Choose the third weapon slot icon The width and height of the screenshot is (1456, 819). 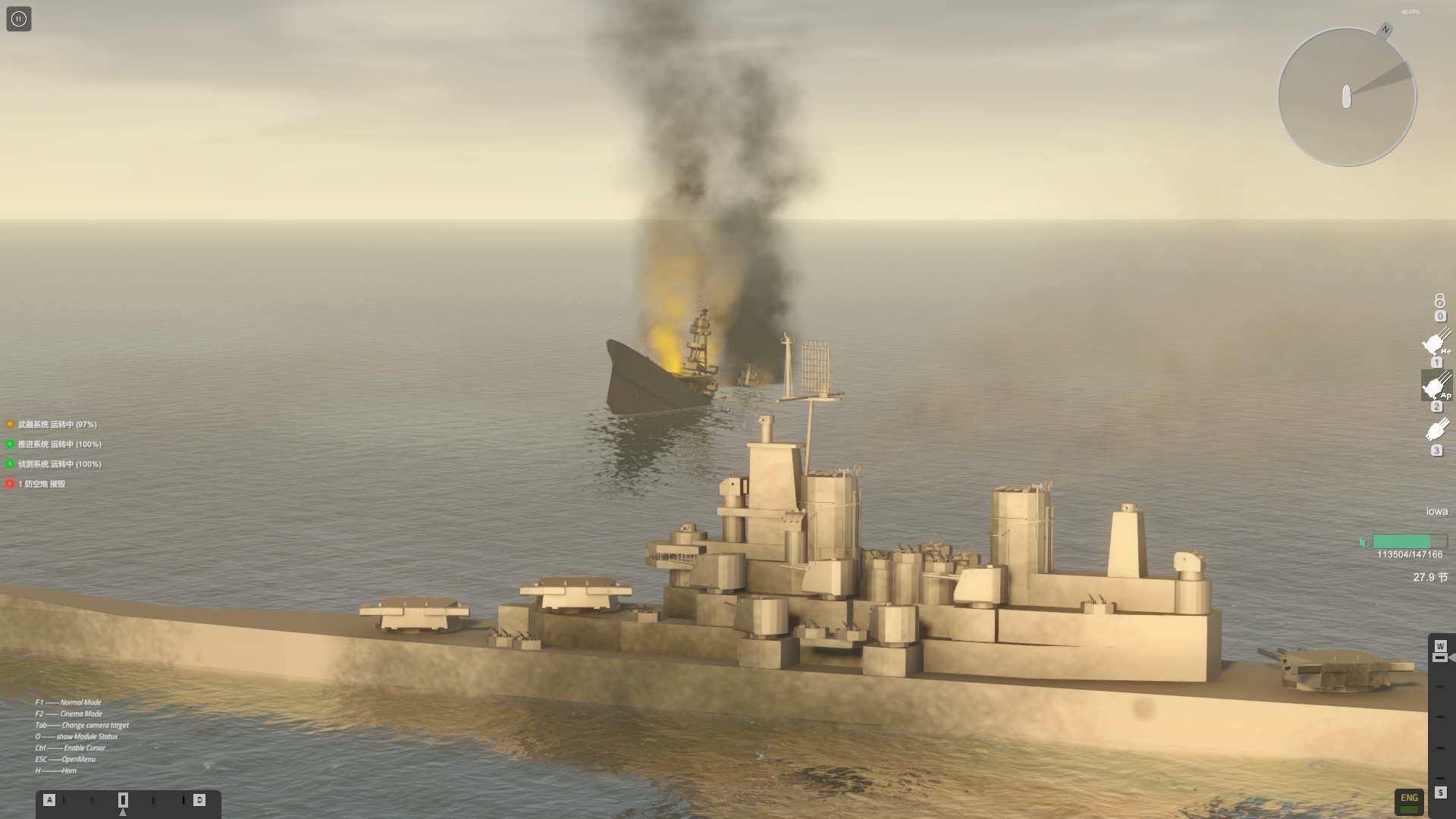(1436, 431)
